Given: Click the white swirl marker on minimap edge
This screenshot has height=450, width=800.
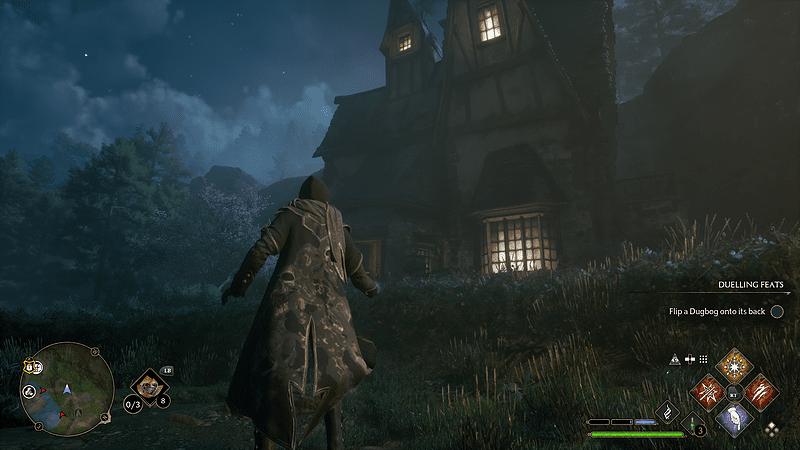Looking at the screenshot, I should 31,391.
